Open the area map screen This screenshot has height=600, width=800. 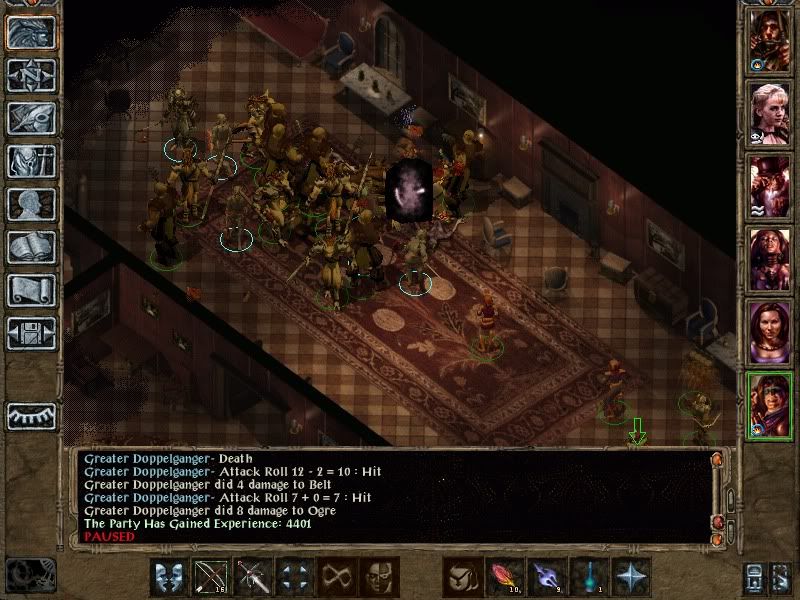click(31, 75)
